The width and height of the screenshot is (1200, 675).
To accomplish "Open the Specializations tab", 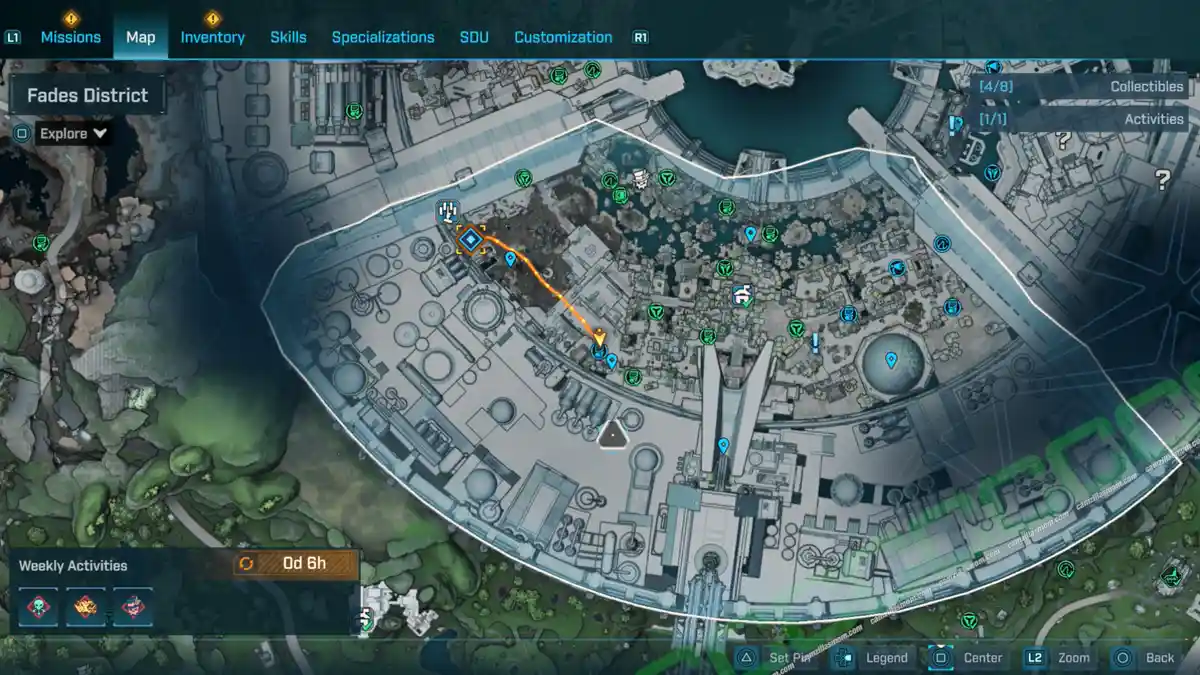I will [383, 37].
